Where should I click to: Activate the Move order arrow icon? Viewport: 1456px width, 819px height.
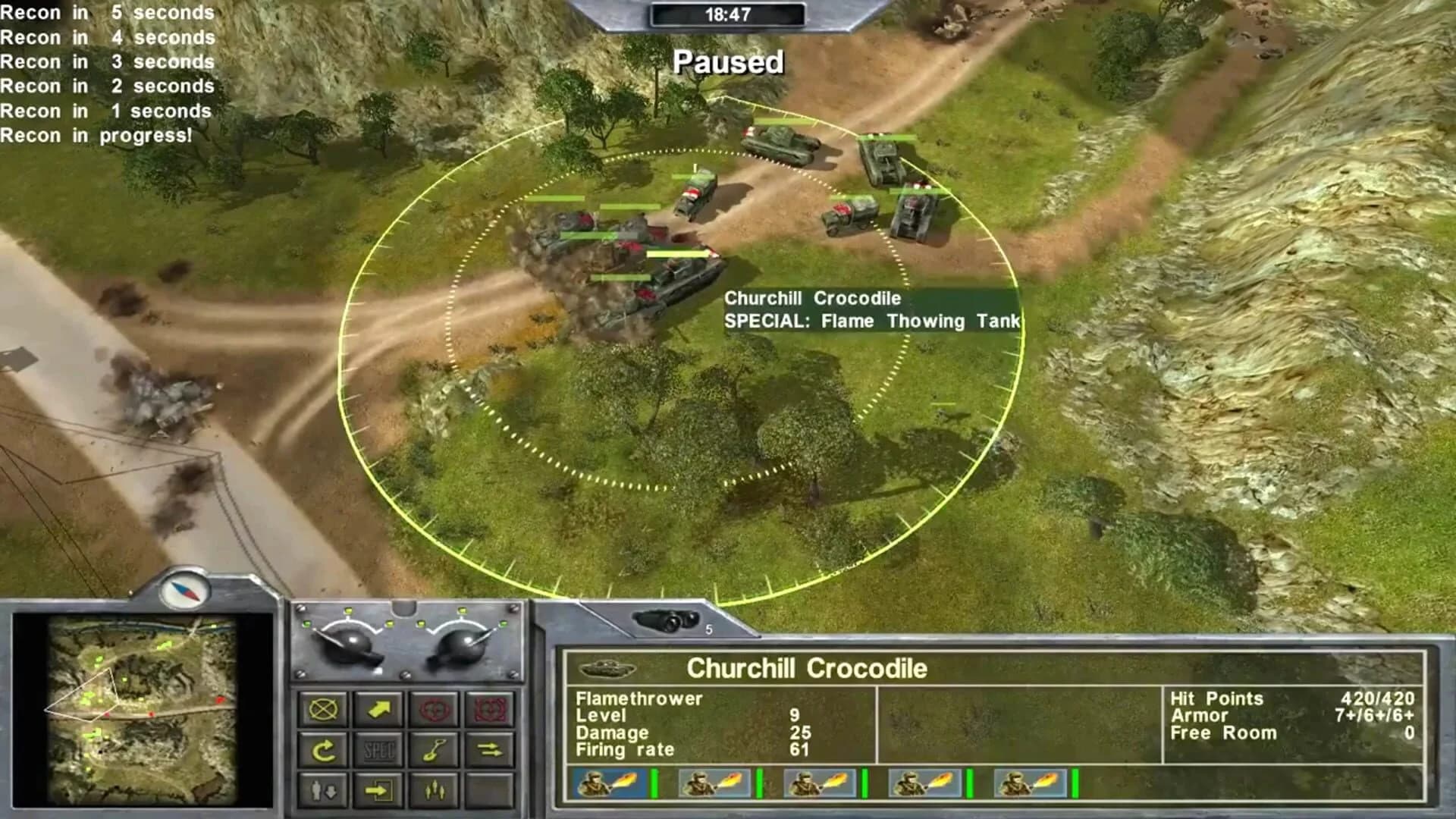pyautogui.click(x=378, y=709)
